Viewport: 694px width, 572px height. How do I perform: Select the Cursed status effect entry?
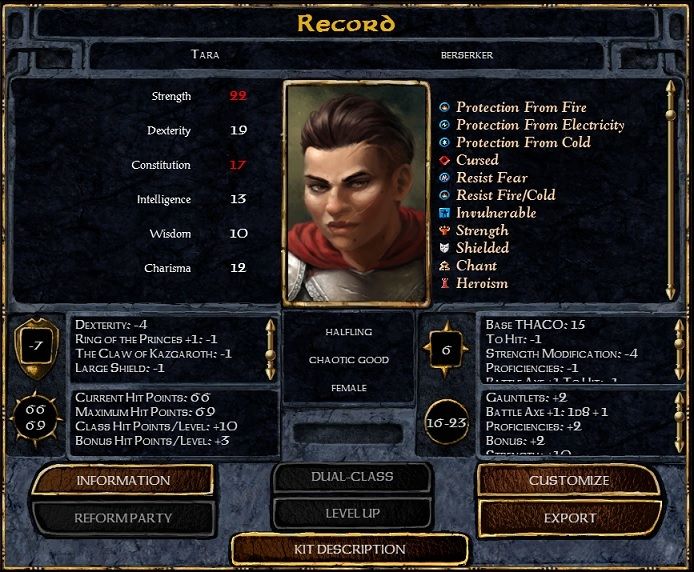477,160
